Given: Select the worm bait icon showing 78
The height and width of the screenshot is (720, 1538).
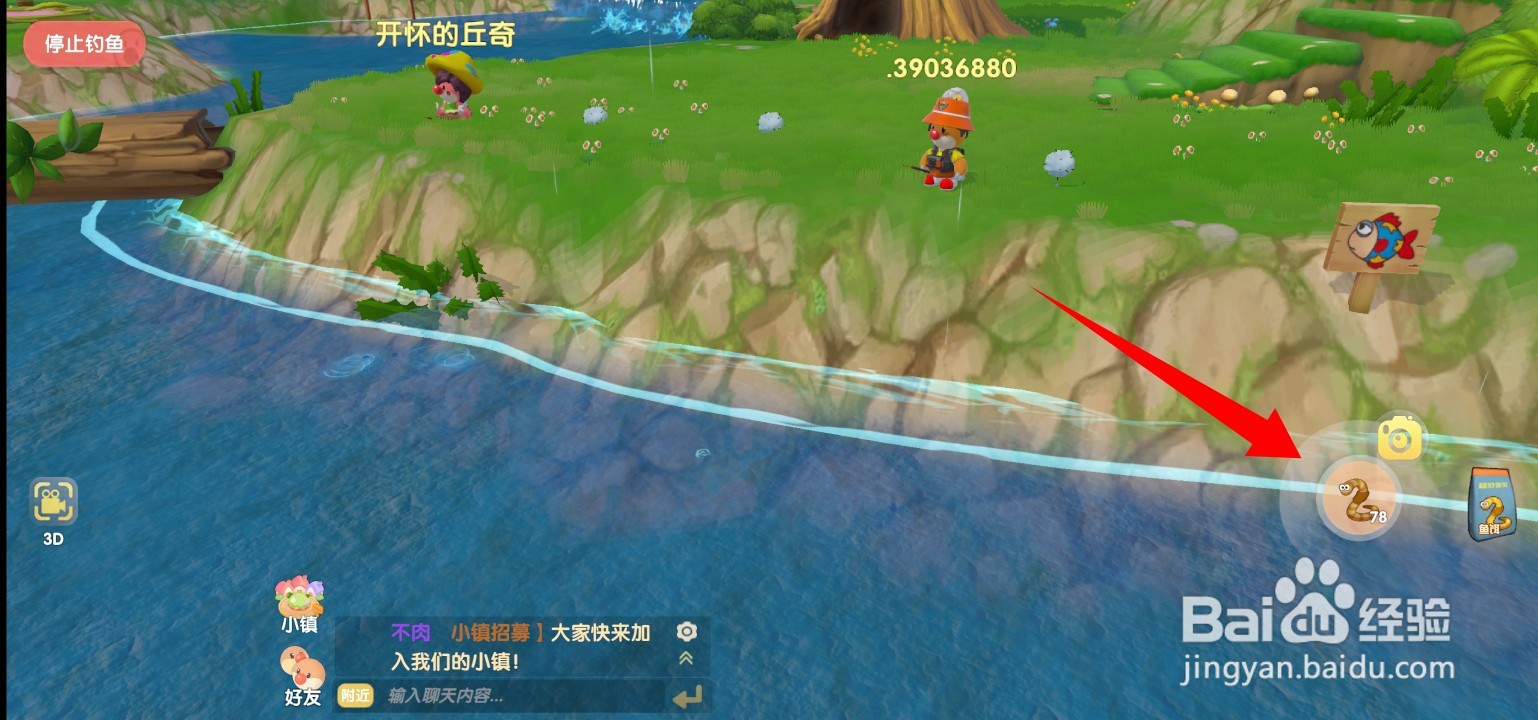Looking at the screenshot, I should pos(1358,497).
